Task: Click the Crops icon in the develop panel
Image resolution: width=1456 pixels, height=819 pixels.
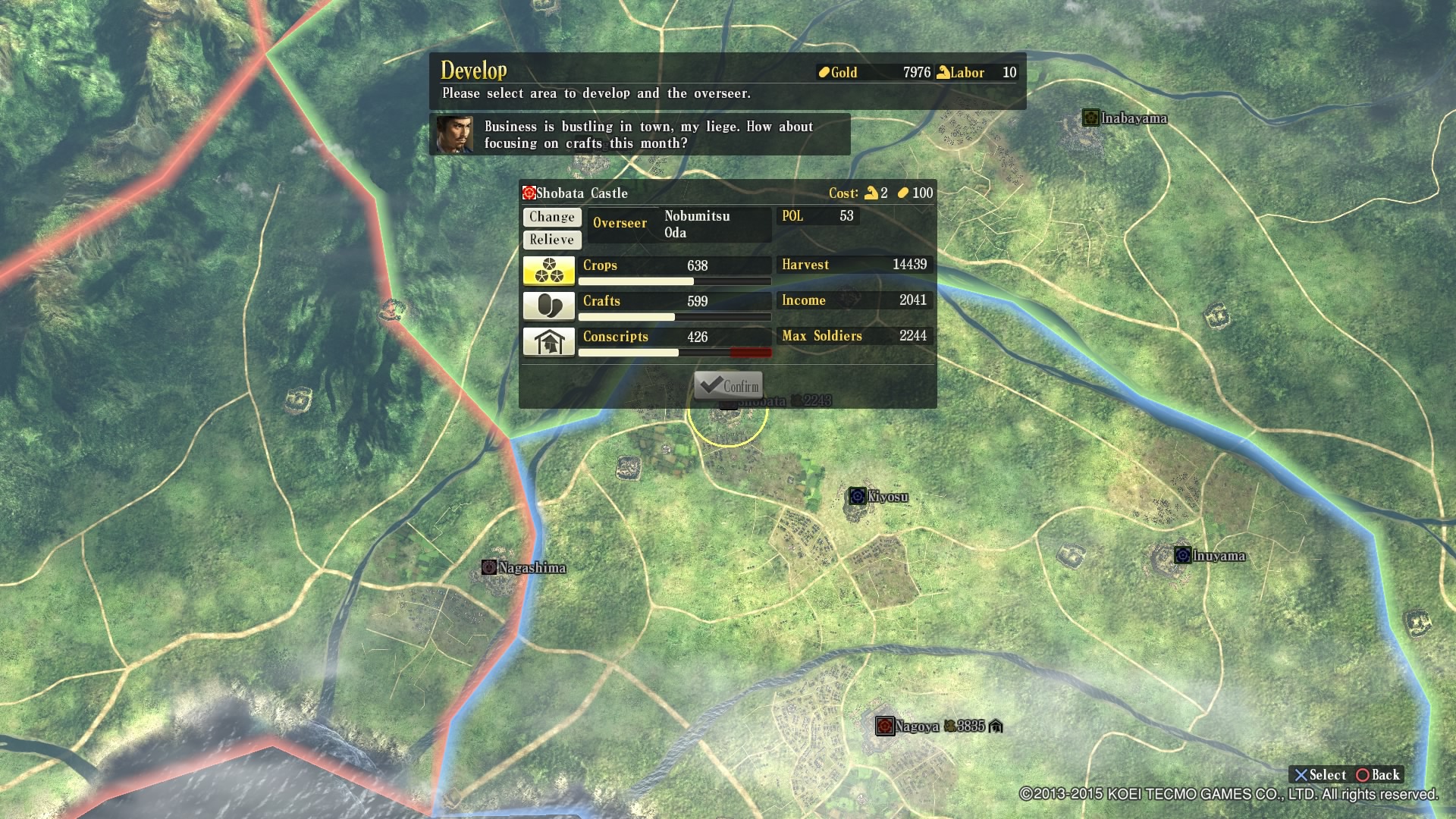Action: pos(548,269)
